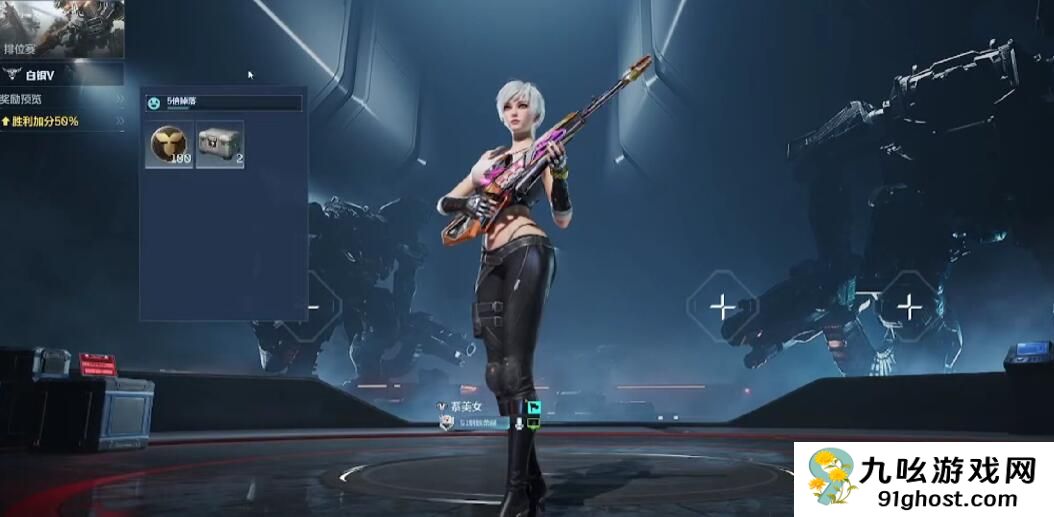Open the 胜利加分50% bonus row
Viewport: 1054px width, 517px height.
(62, 121)
